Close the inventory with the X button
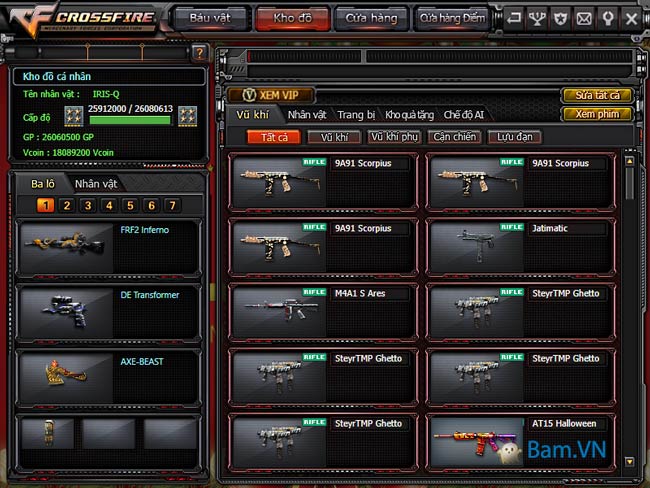Image resolution: width=650 pixels, height=488 pixels. 631,18
